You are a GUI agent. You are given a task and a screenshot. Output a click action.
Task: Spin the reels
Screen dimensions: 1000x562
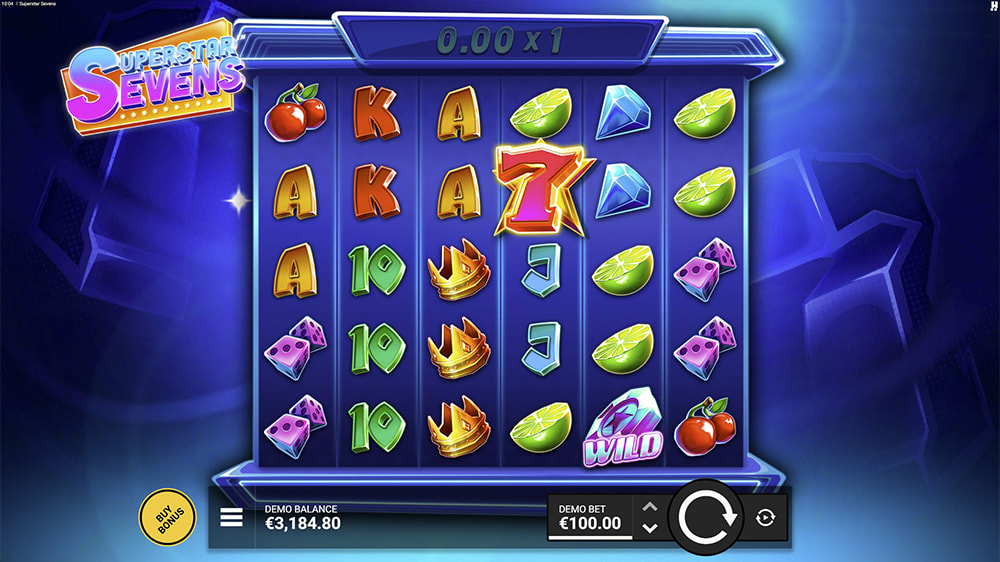point(707,517)
